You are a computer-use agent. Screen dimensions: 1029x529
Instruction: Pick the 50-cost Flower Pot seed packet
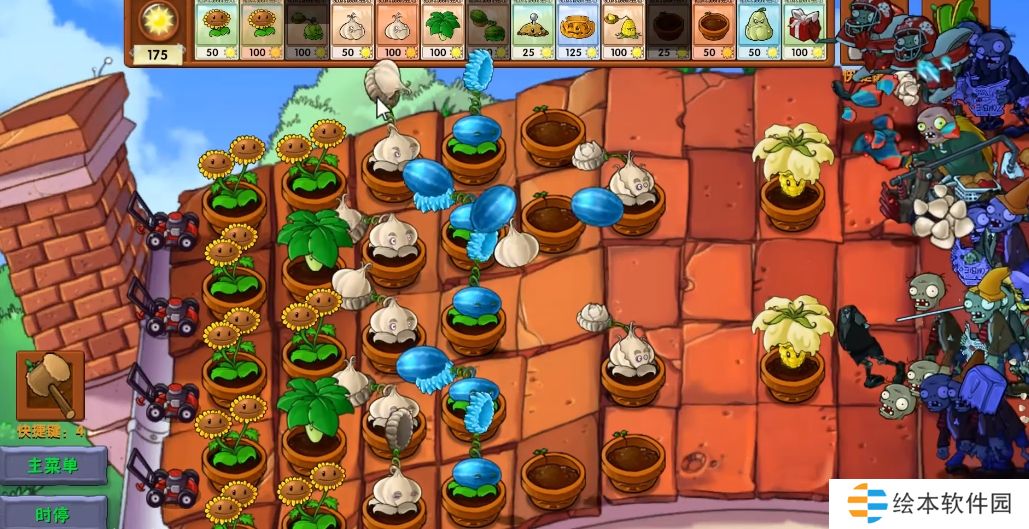(713, 30)
